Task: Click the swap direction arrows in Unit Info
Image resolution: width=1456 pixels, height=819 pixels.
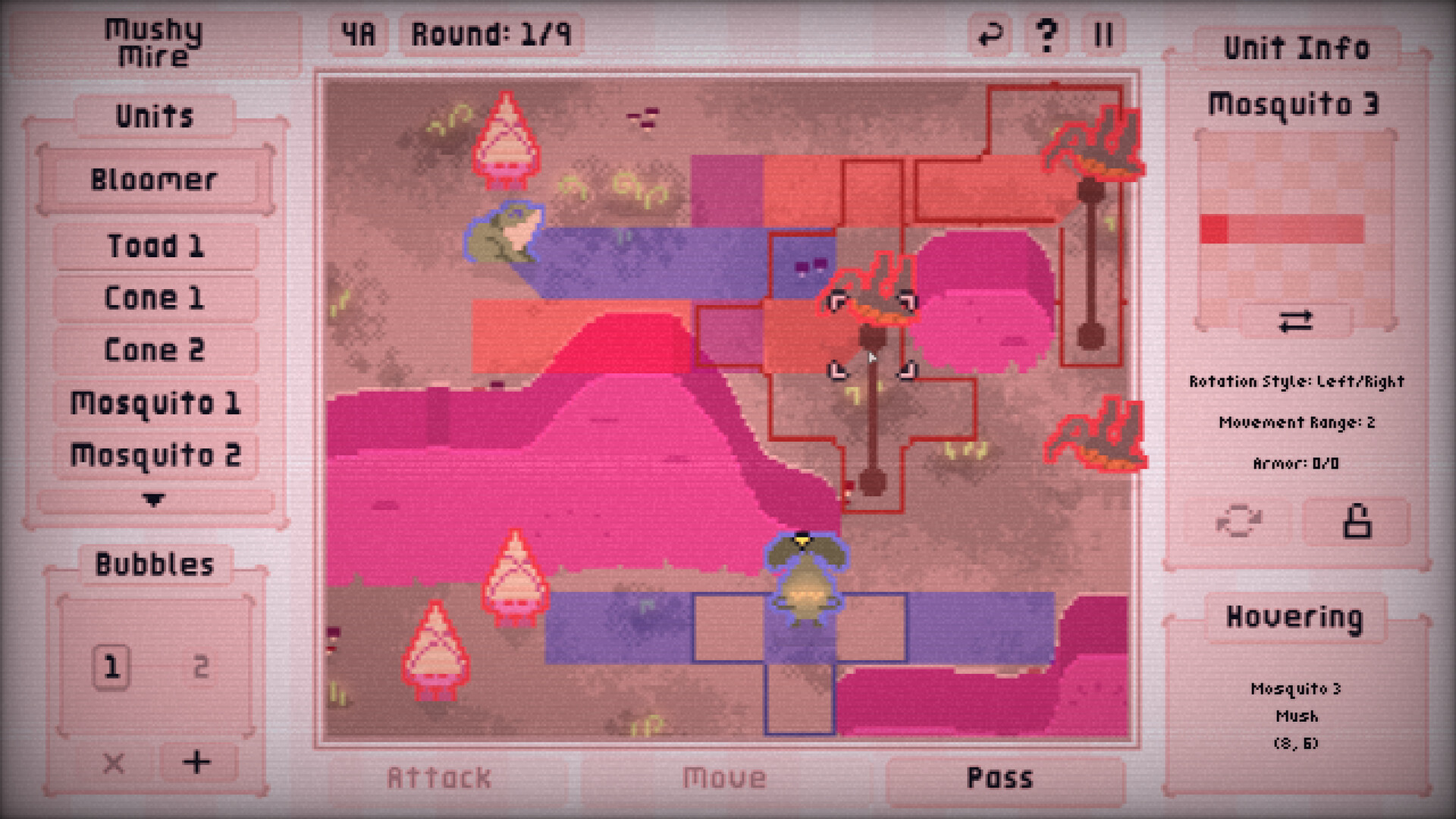Action: coord(1297,321)
